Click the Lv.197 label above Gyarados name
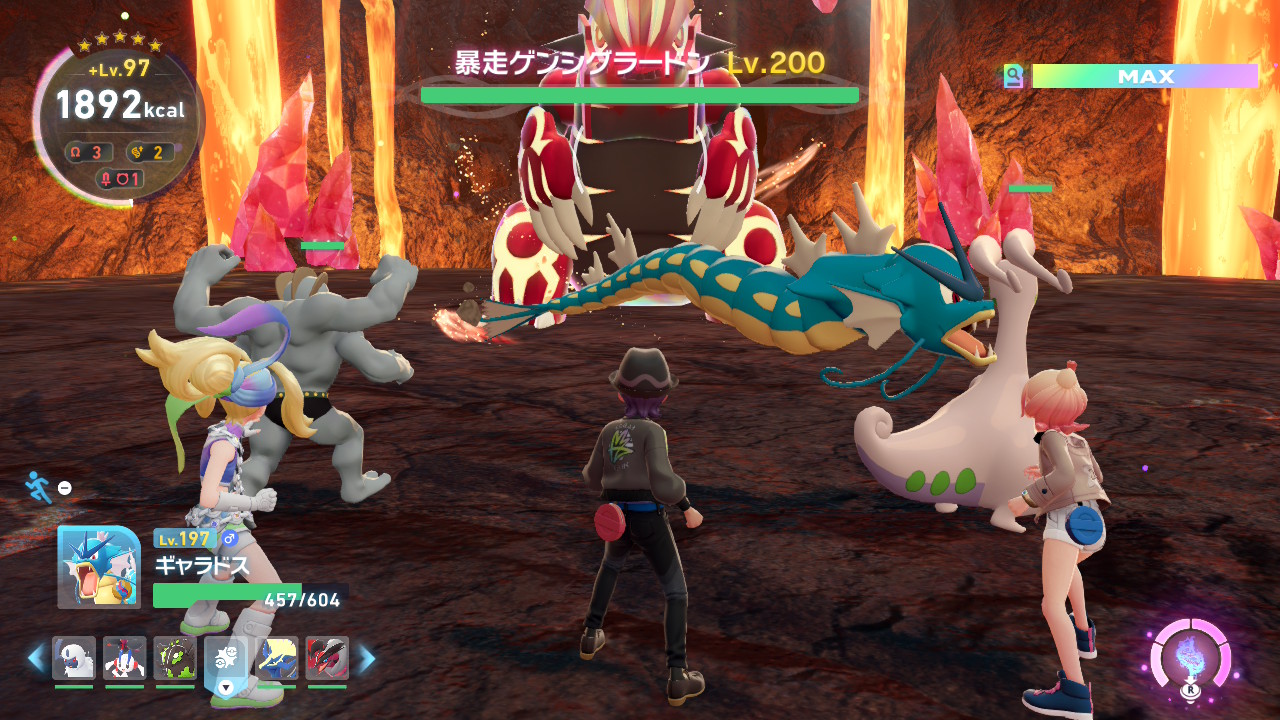This screenshot has height=720, width=1280. [x=183, y=540]
